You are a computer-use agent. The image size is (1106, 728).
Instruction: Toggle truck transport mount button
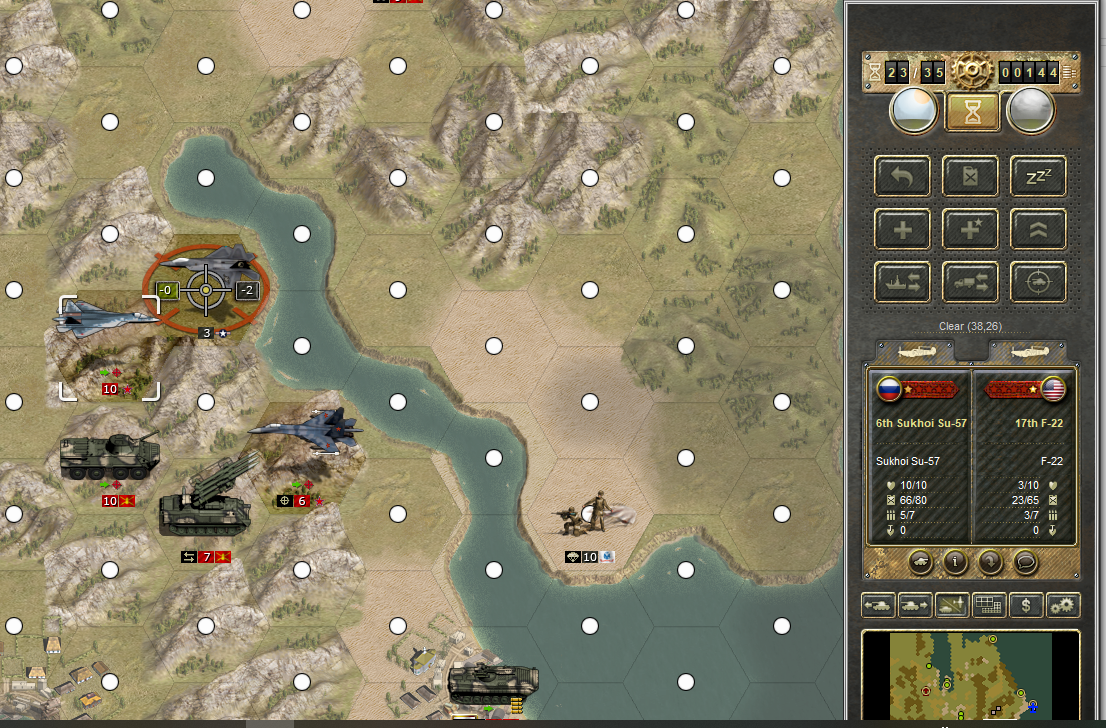[970, 283]
